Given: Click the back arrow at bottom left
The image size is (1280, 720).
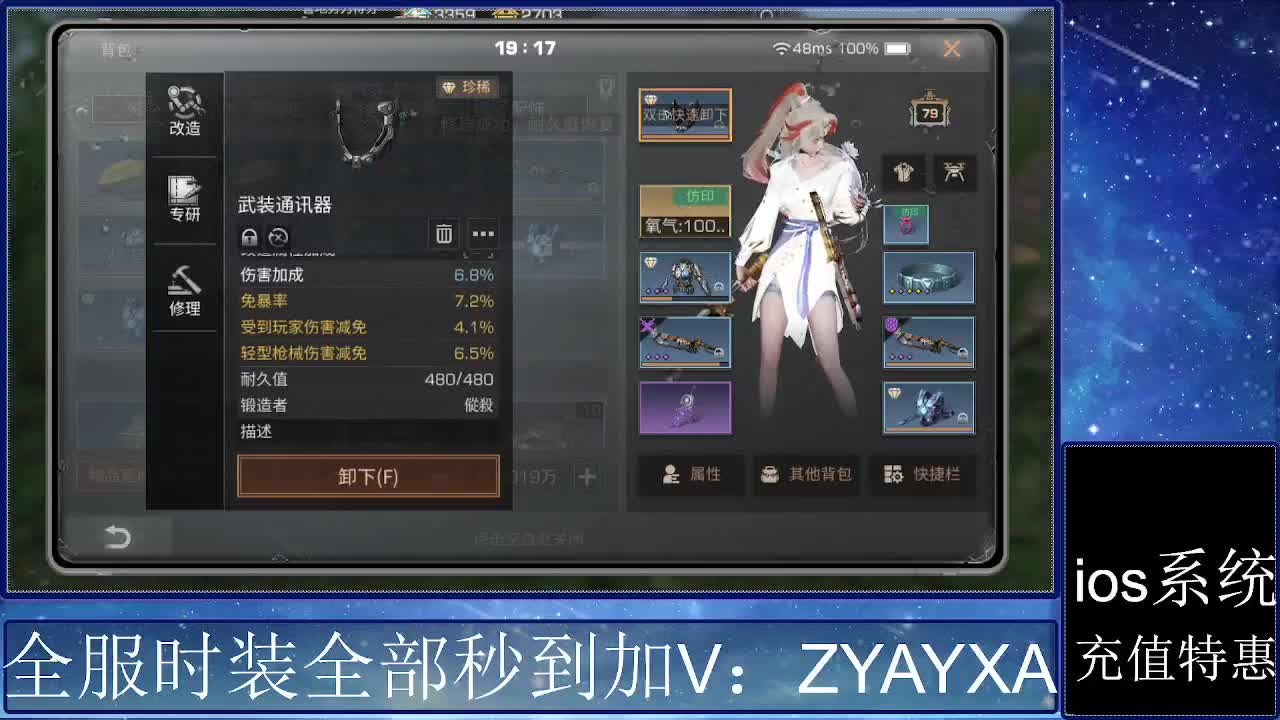Looking at the screenshot, I should pyautogui.click(x=120, y=537).
